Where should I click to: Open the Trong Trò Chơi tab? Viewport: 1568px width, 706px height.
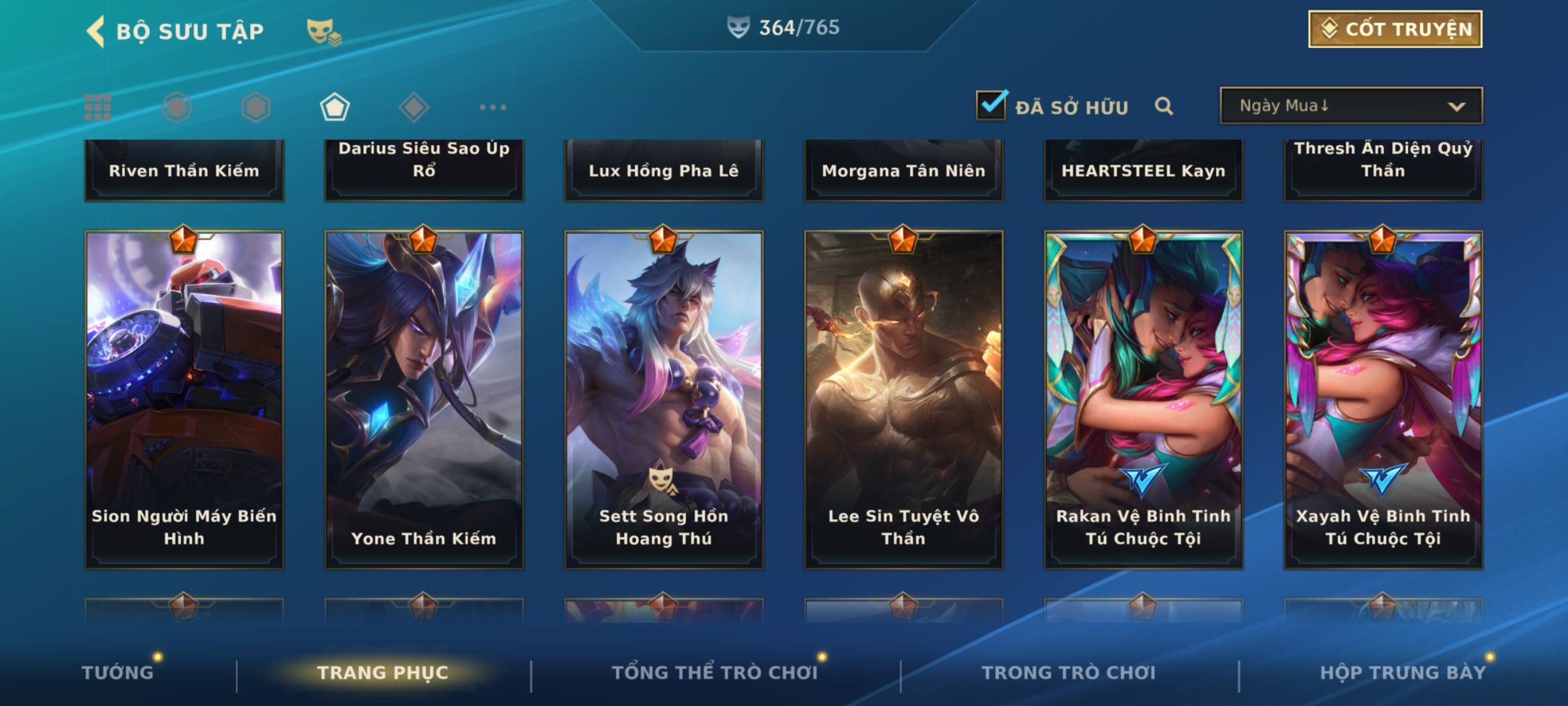1069,673
